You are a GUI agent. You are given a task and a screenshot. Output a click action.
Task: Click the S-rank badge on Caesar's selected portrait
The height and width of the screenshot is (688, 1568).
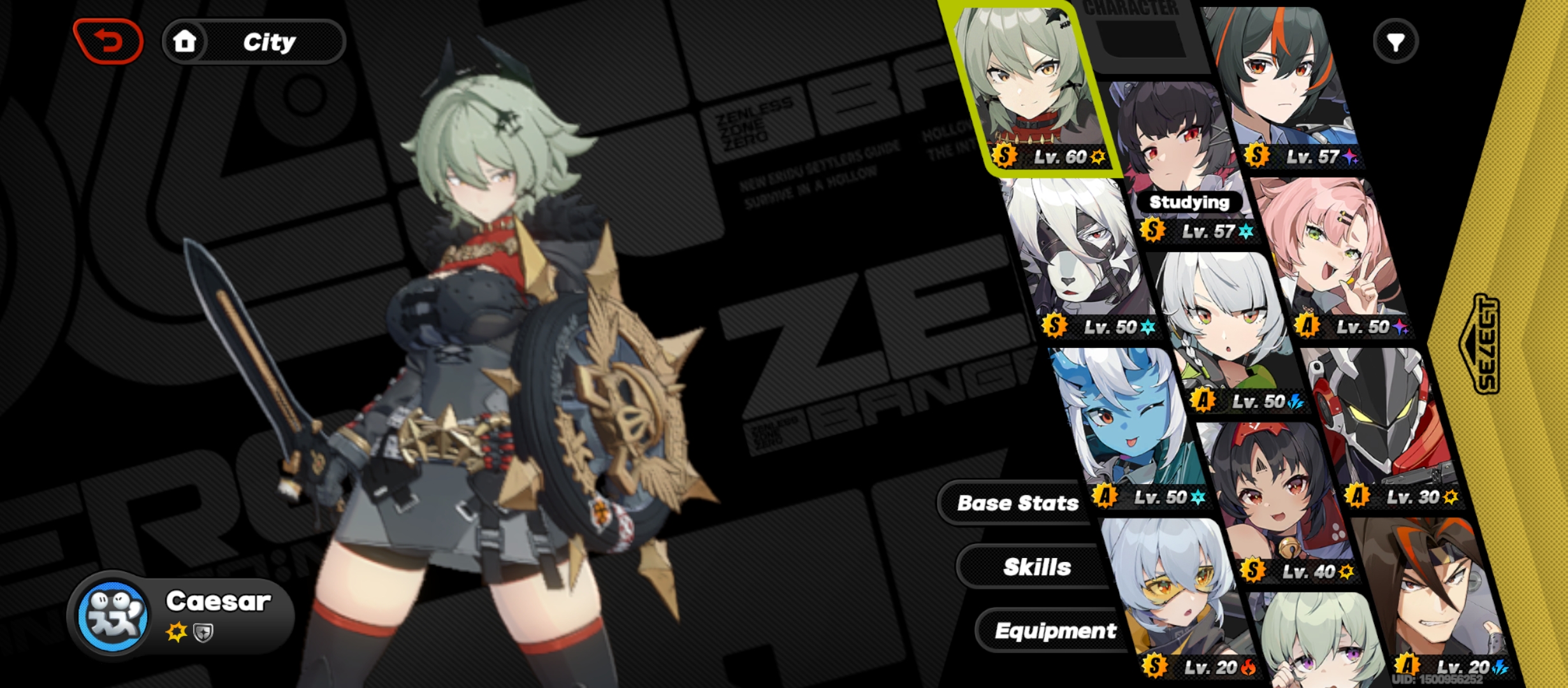pyautogui.click(x=1004, y=156)
